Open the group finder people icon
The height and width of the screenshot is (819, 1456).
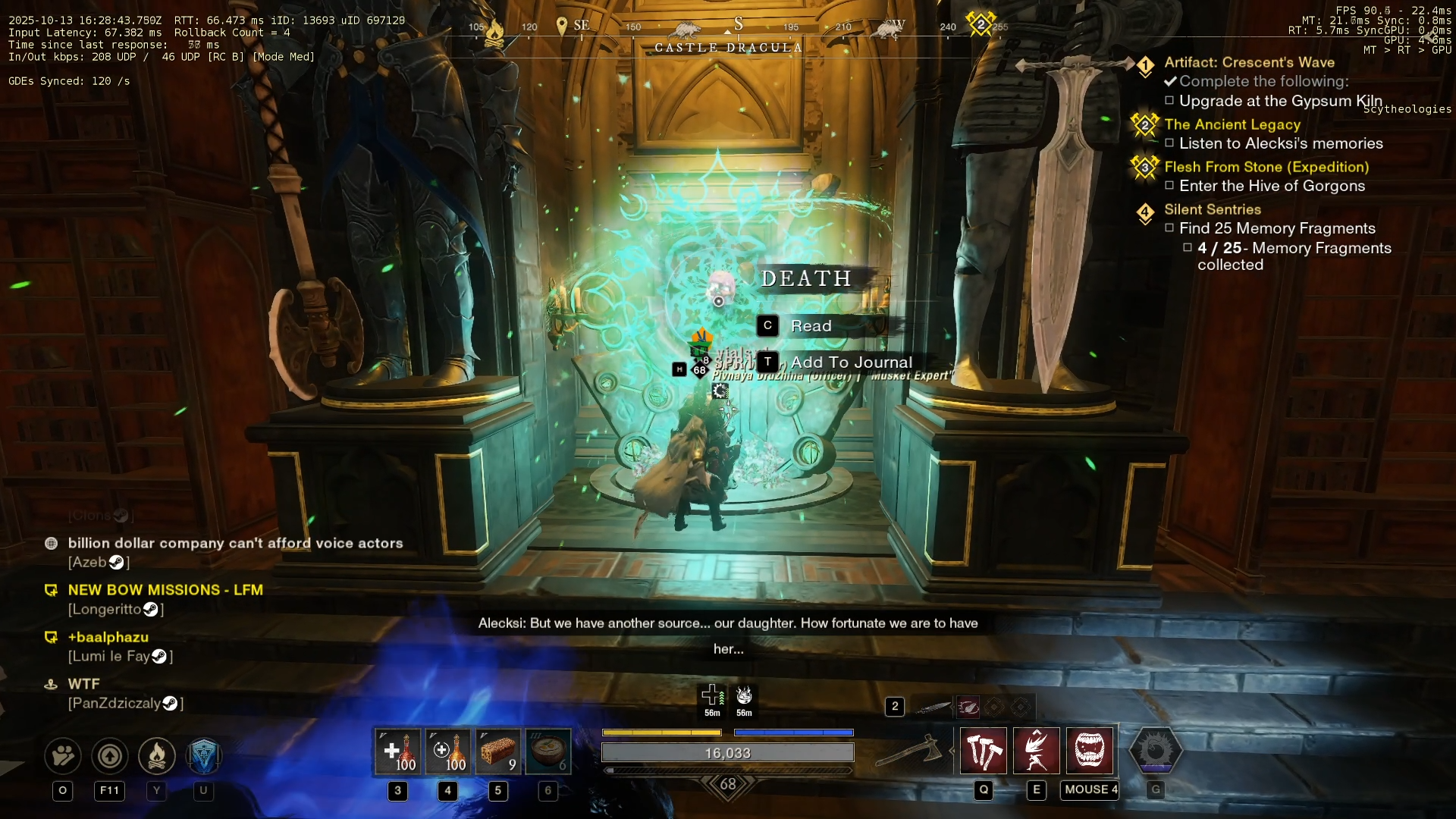[x=63, y=755]
